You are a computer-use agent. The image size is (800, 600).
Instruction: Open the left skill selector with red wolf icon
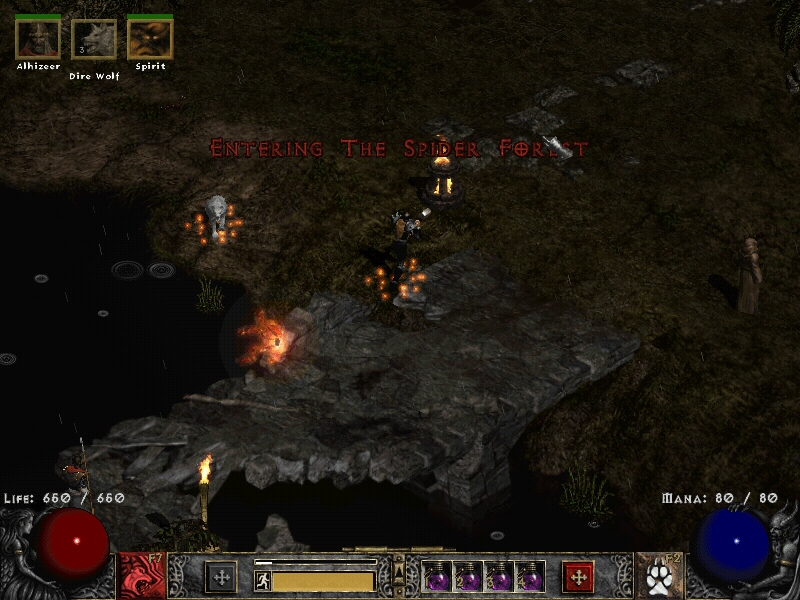141,577
